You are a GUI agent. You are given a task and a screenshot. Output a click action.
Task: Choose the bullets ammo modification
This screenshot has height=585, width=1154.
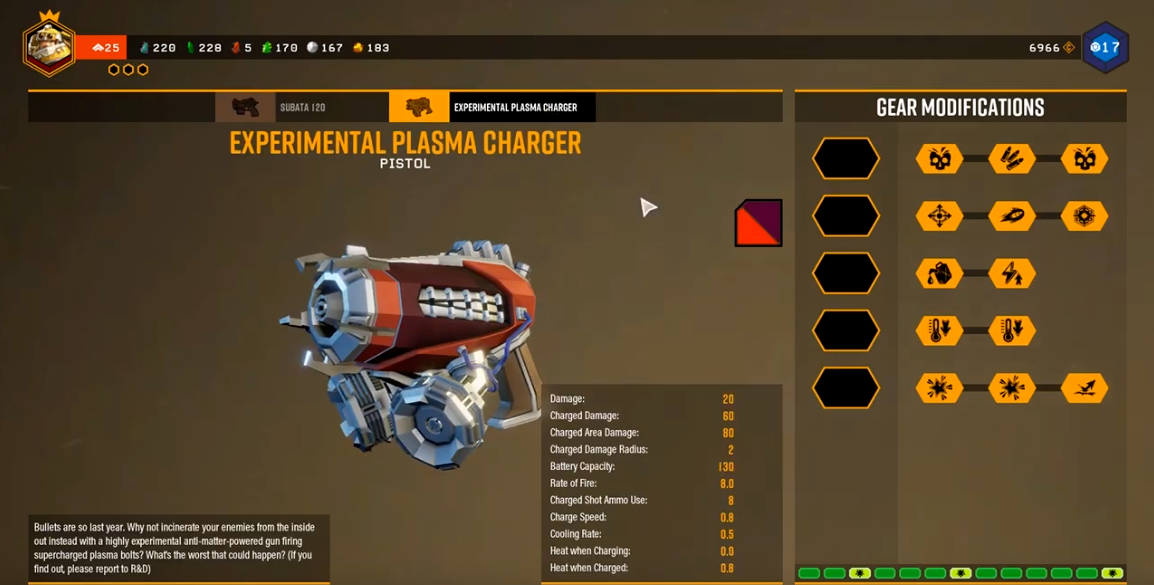point(1012,158)
